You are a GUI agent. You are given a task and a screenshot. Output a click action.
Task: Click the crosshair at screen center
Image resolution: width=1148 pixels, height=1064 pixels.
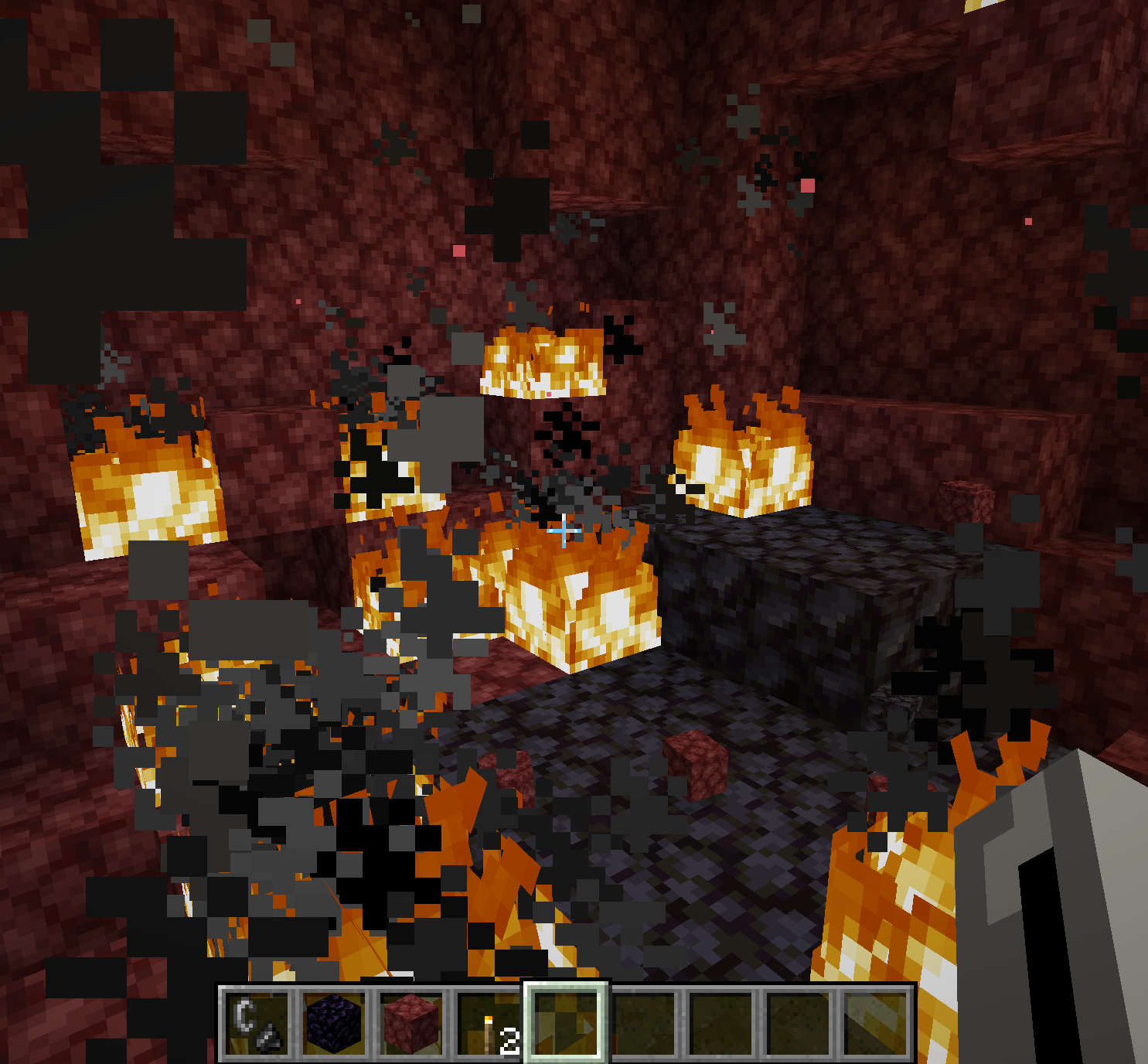pyautogui.click(x=564, y=530)
